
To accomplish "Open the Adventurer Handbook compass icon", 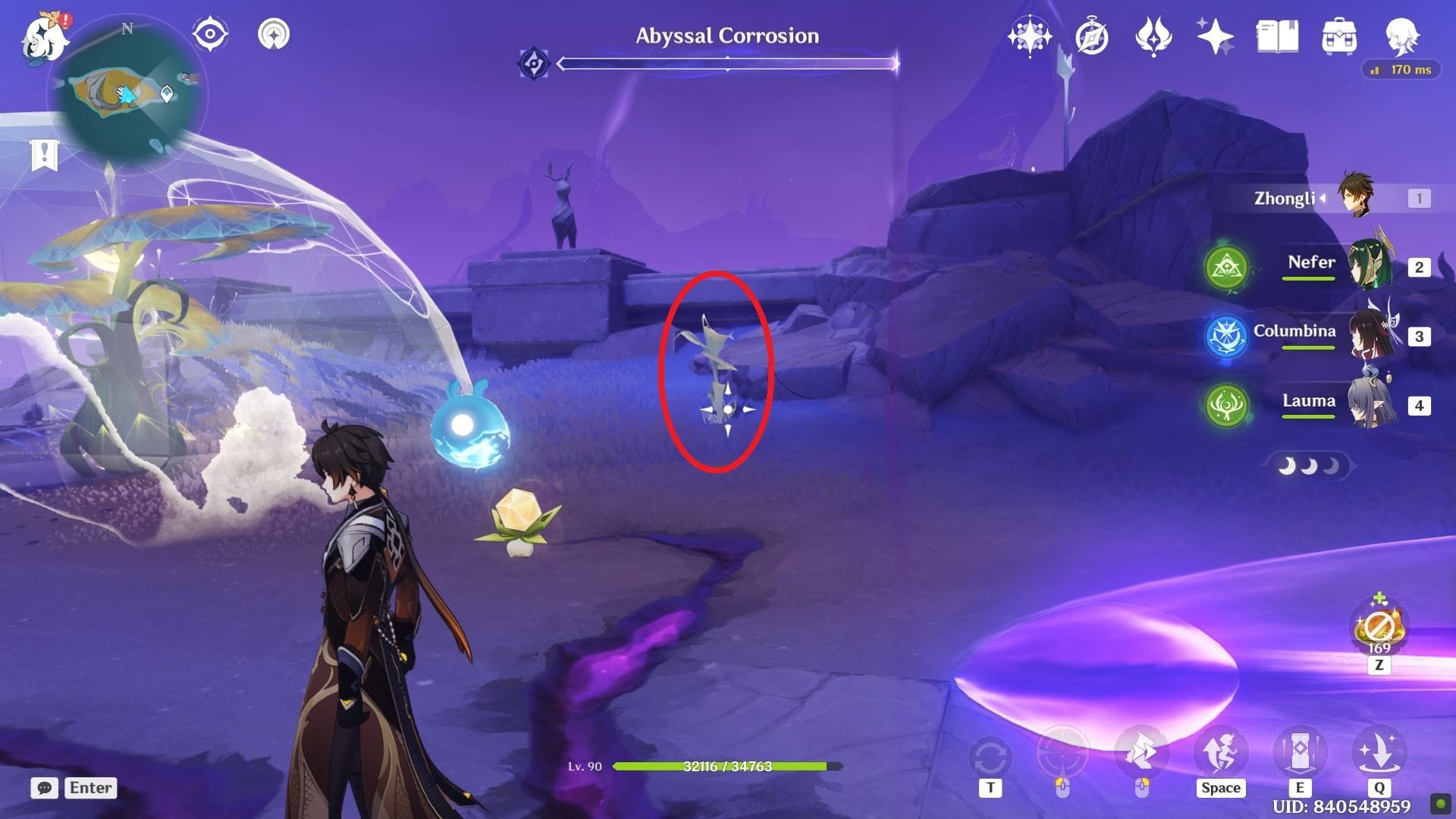I will (1092, 36).
